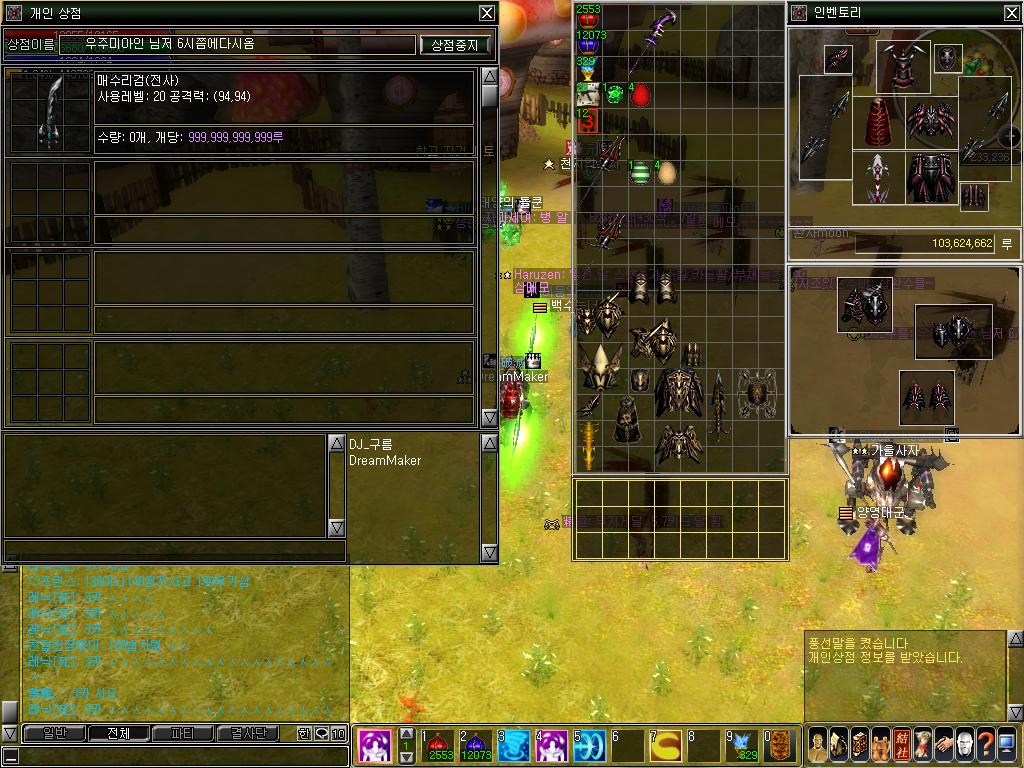Click the 상점중지 stop-shop button
This screenshot has height=768, width=1024.
(455, 45)
